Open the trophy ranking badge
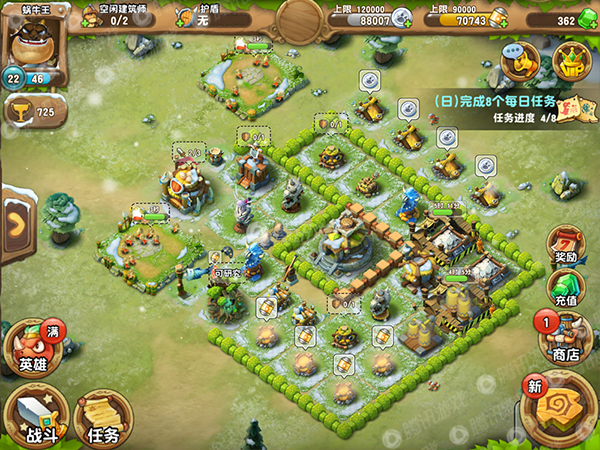 [32, 112]
